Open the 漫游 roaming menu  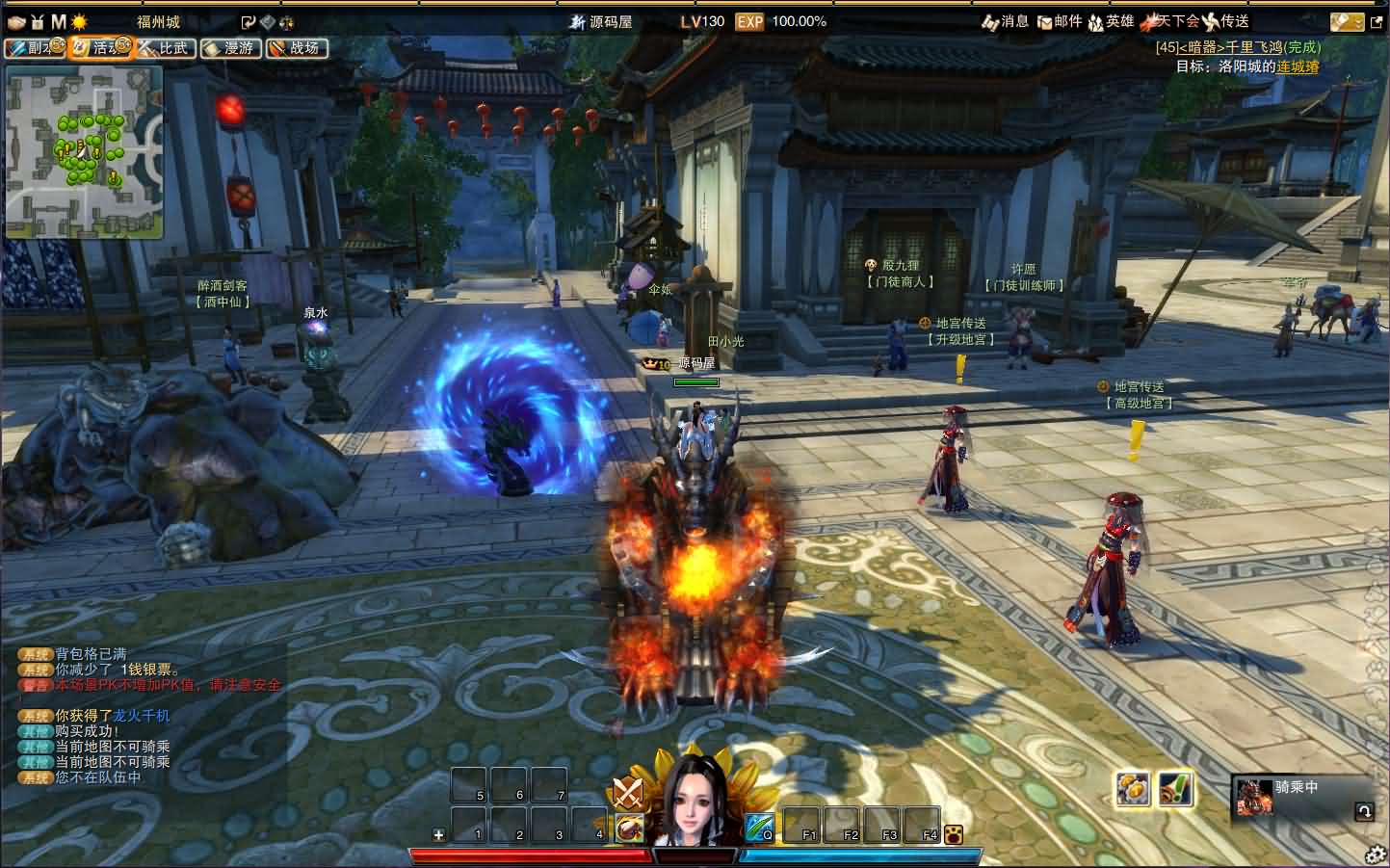(x=230, y=47)
